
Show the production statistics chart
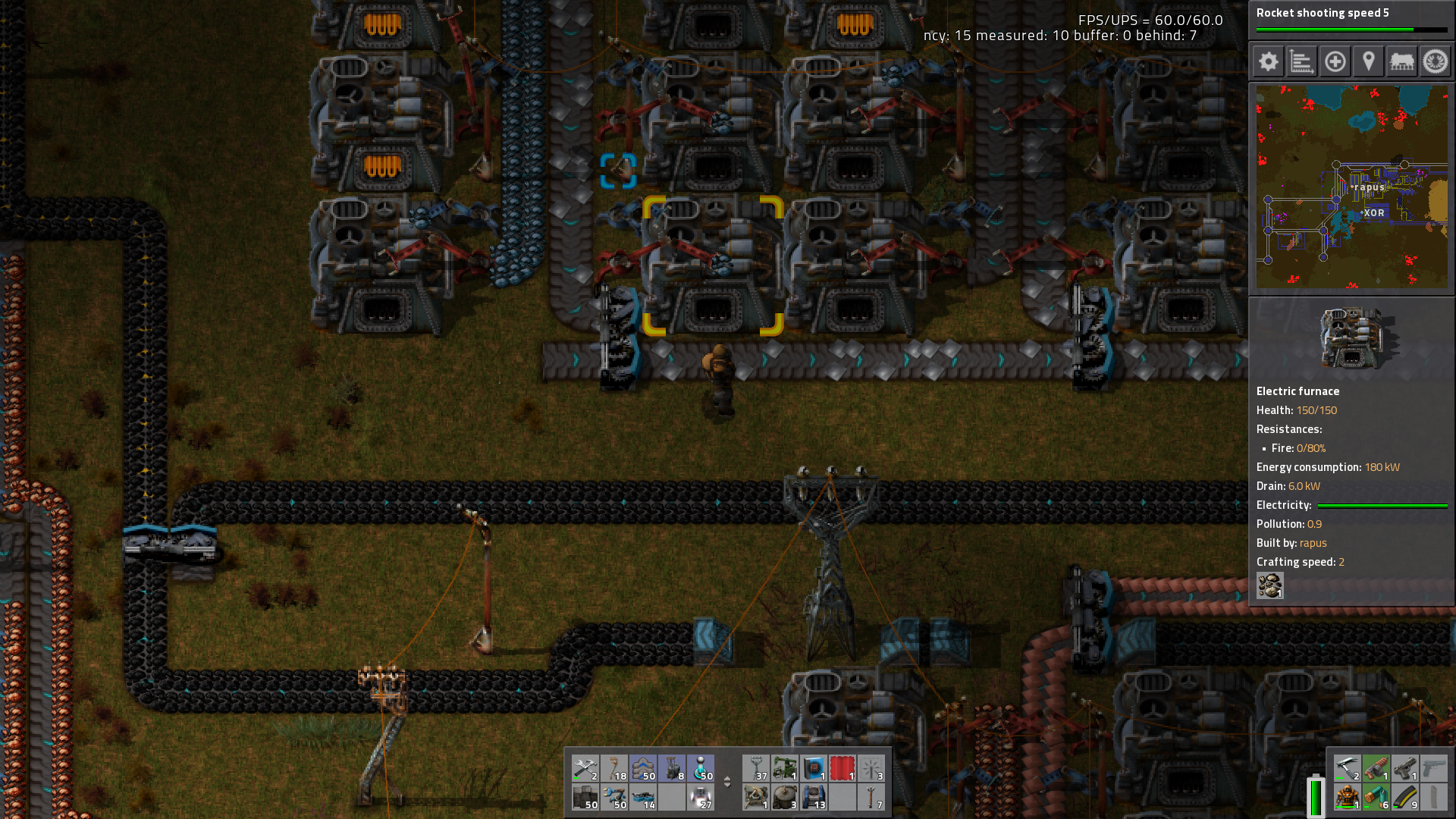point(1301,61)
